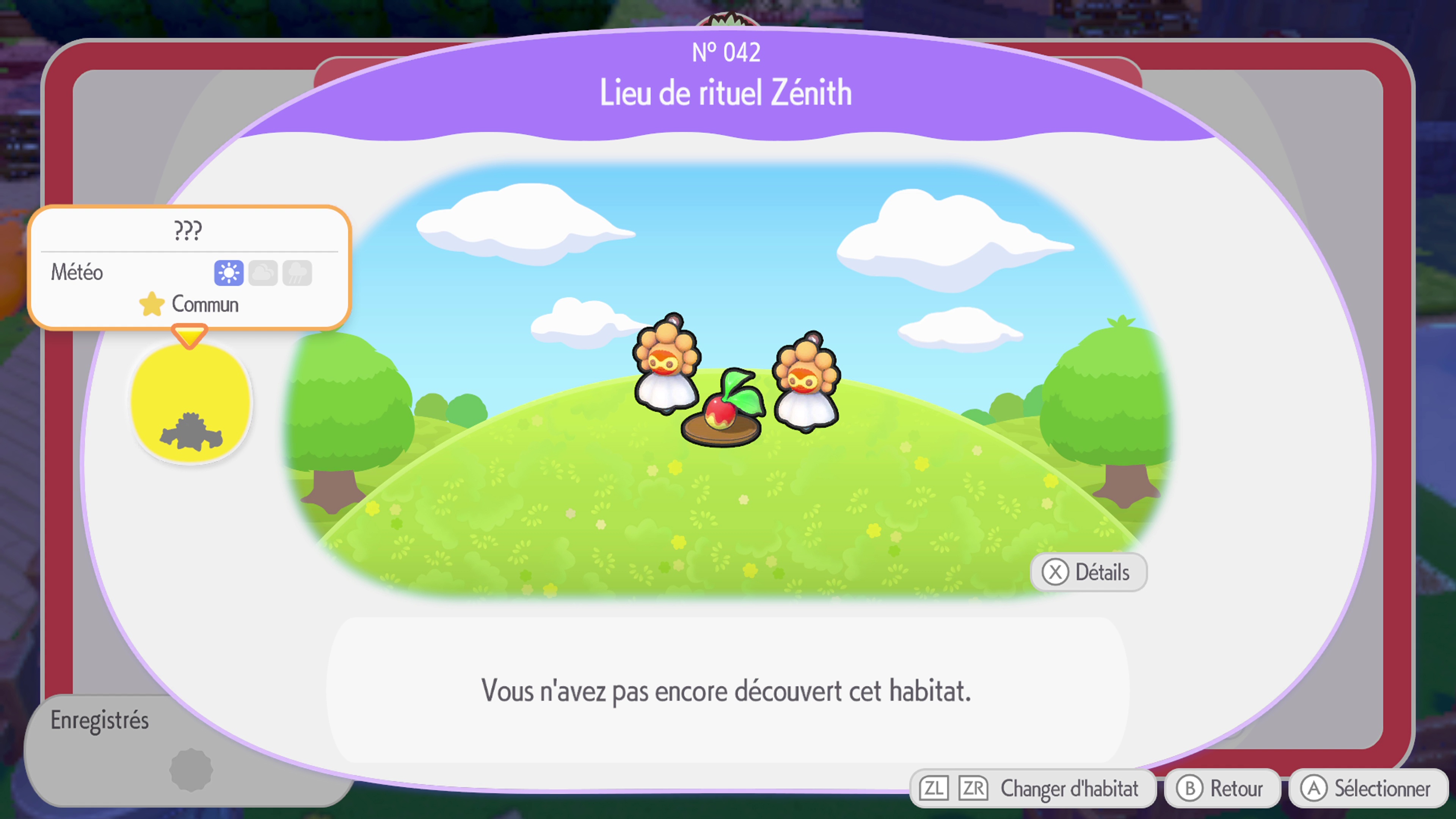The width and height of the screenshot is (1456, 819).
Task: Click the ??? name field on the info card
Action: coord(188,229)
